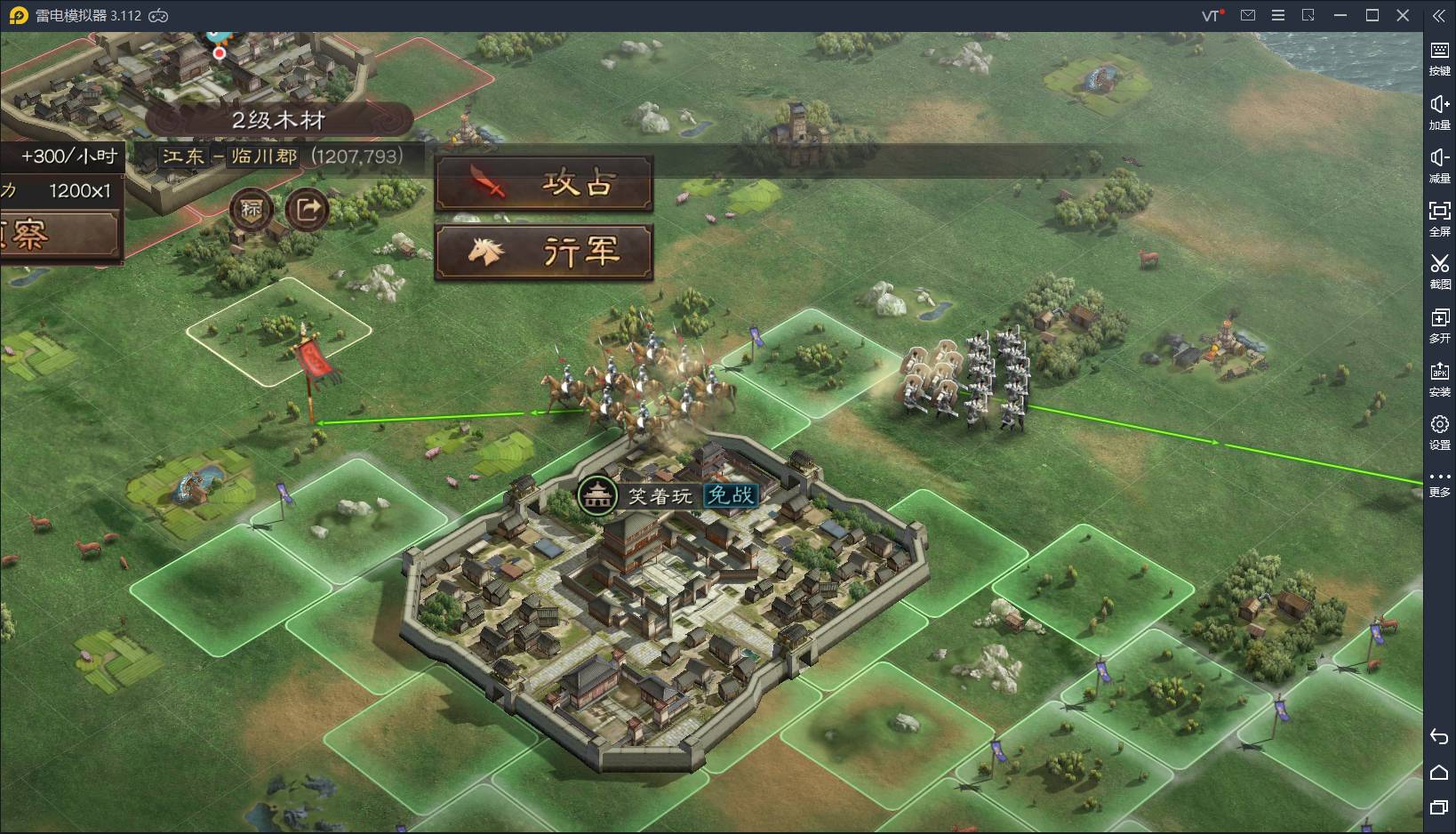The height and width of the screenshot is (834, 1456).
Task: Toggle 全屏 fullscreen mode
Action: (x=1439, y=218)
